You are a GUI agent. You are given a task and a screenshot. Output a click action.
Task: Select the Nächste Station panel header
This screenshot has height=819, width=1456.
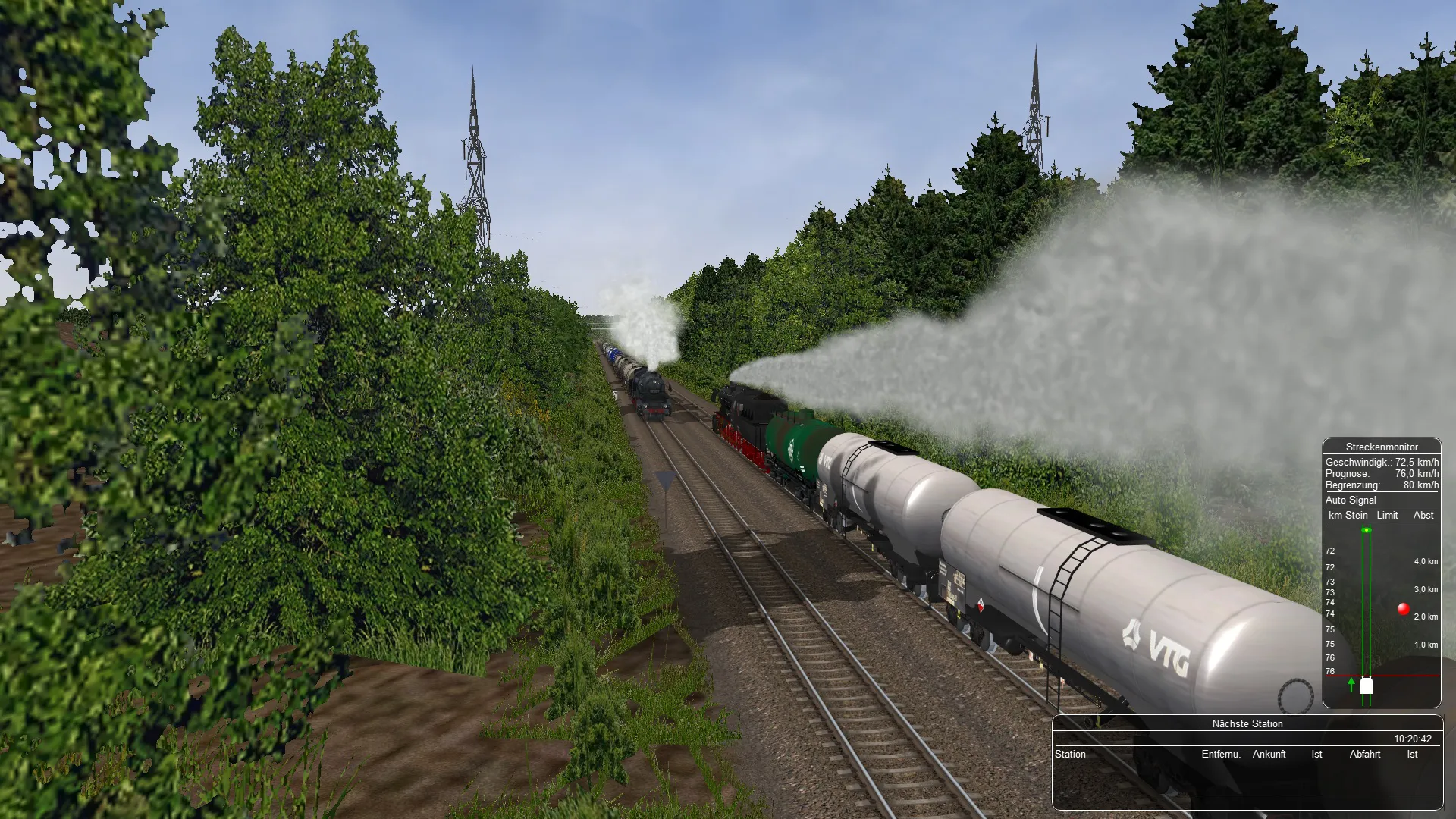pos(1247,723)
